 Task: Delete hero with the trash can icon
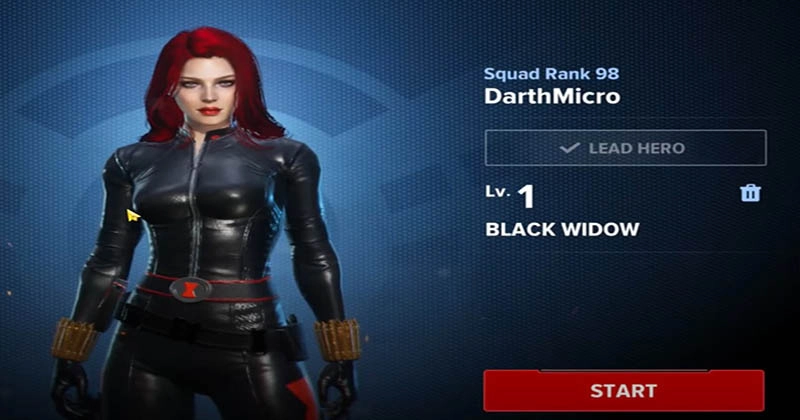(750, 193)
